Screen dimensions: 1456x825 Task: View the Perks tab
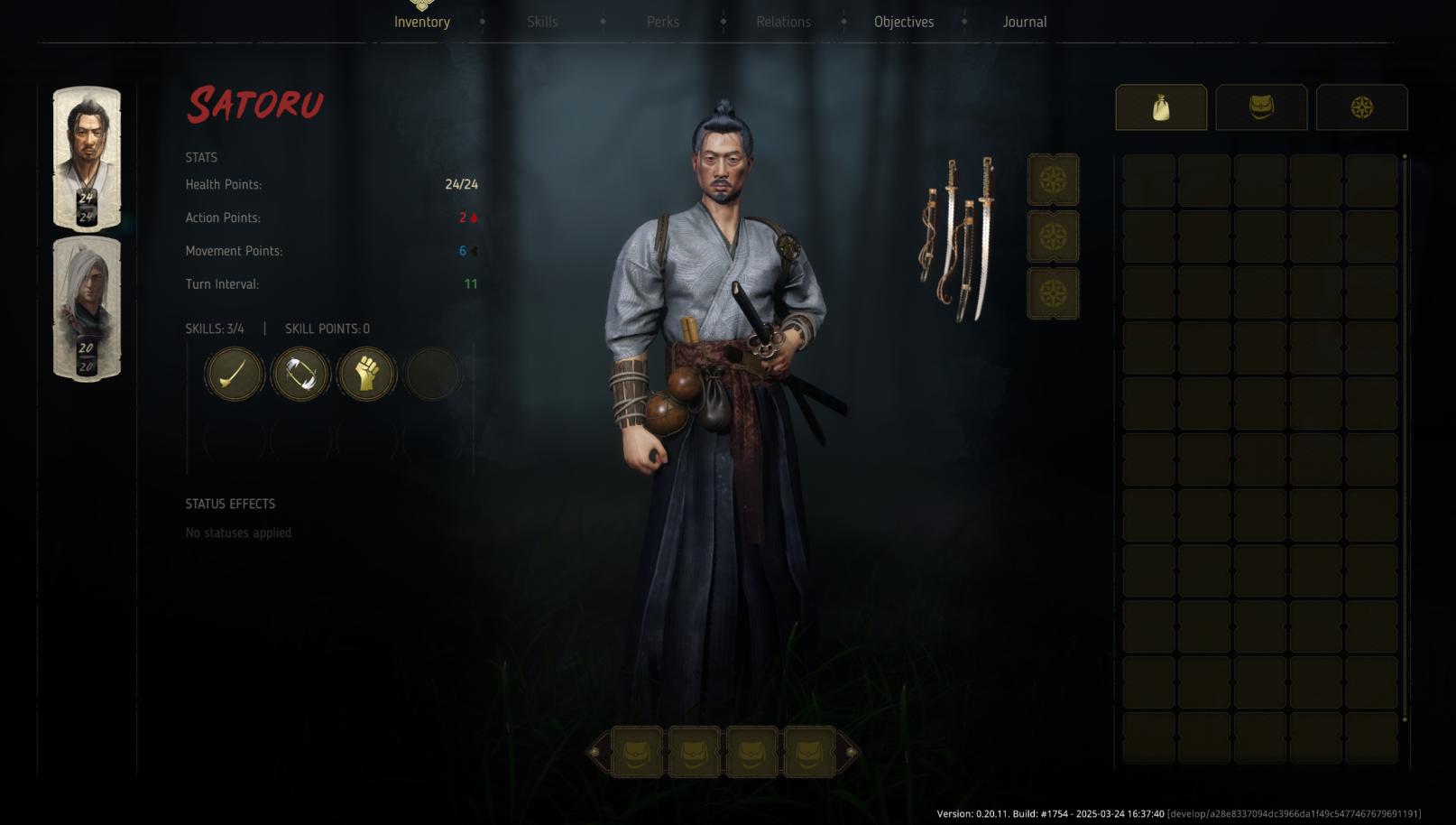click(663, 21)
